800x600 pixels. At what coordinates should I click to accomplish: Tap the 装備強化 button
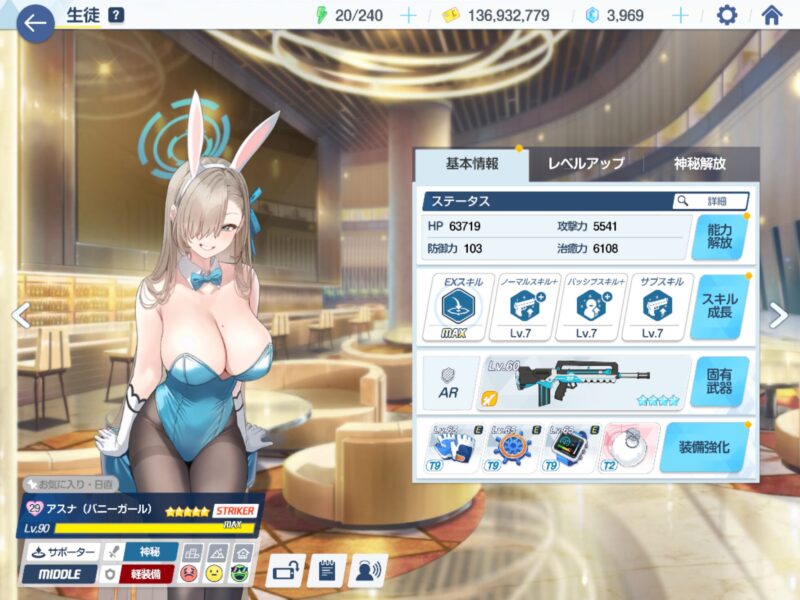click(704, 447)
